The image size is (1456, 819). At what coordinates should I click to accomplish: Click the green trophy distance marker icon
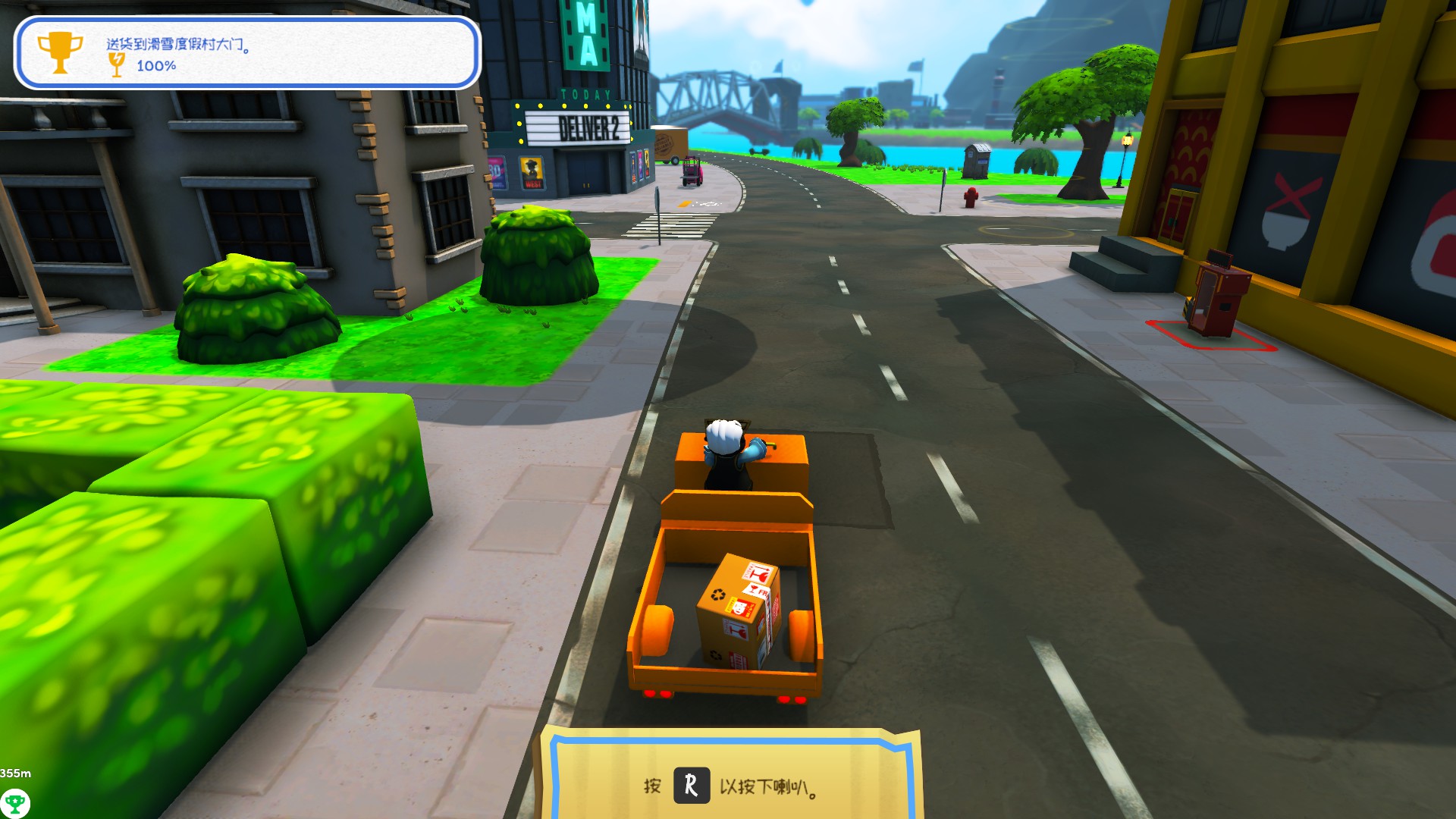point(14,802)
